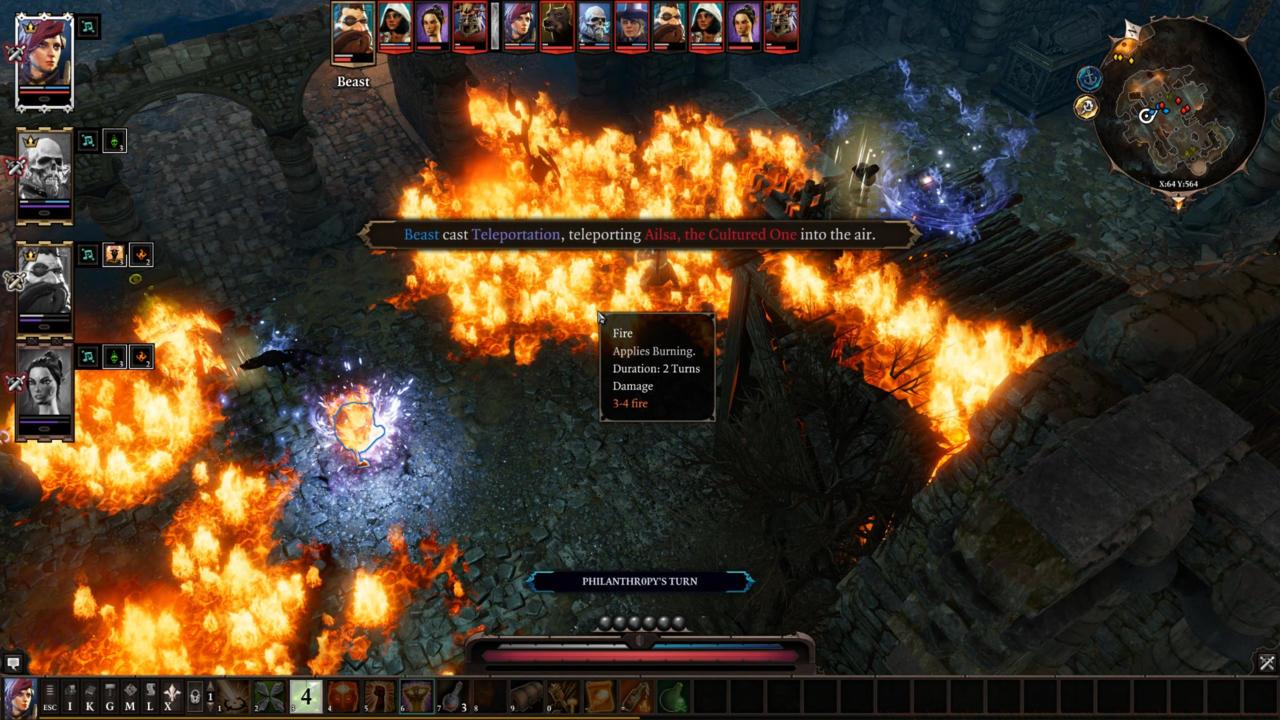
Task: Open the chat bubble button
Action: coord(13,662)
